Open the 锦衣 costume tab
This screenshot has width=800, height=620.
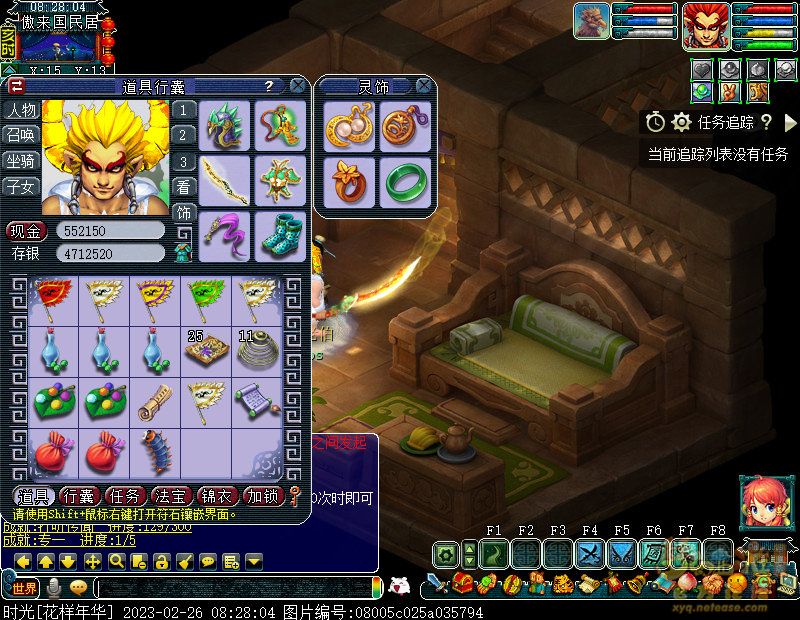217,496
